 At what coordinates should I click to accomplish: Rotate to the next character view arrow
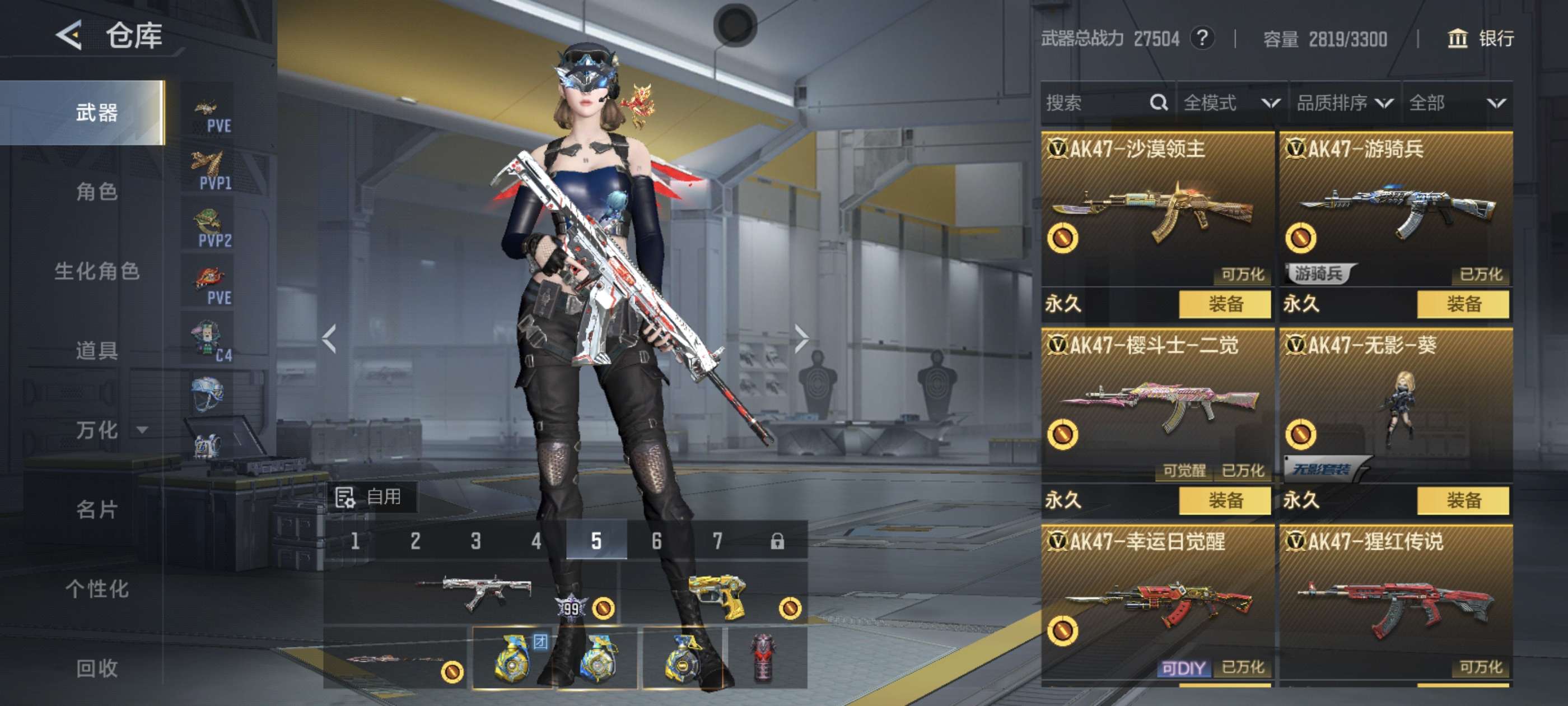click(x=801, y=338)
